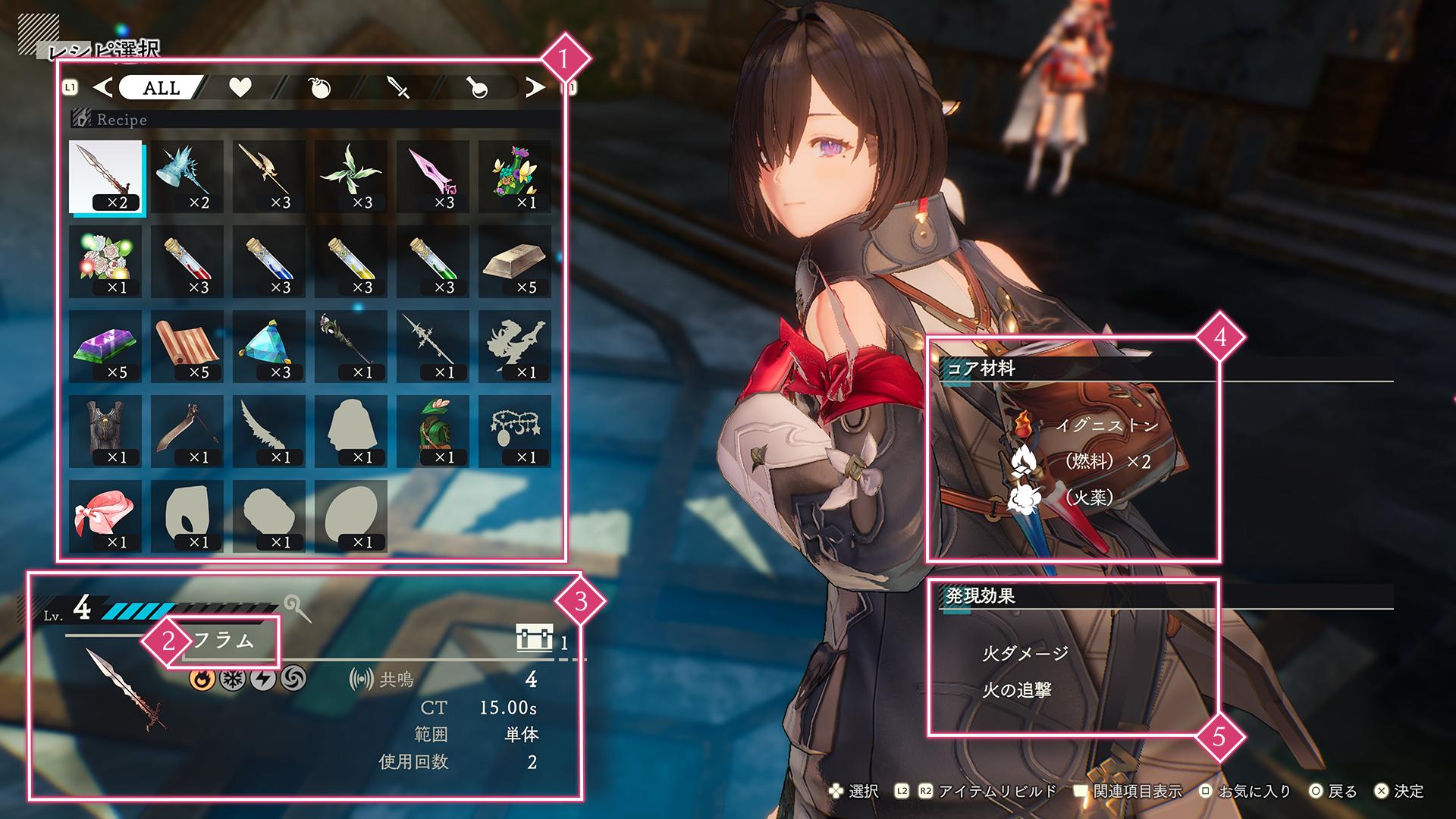Choose the ice bomb recipe

187,177
